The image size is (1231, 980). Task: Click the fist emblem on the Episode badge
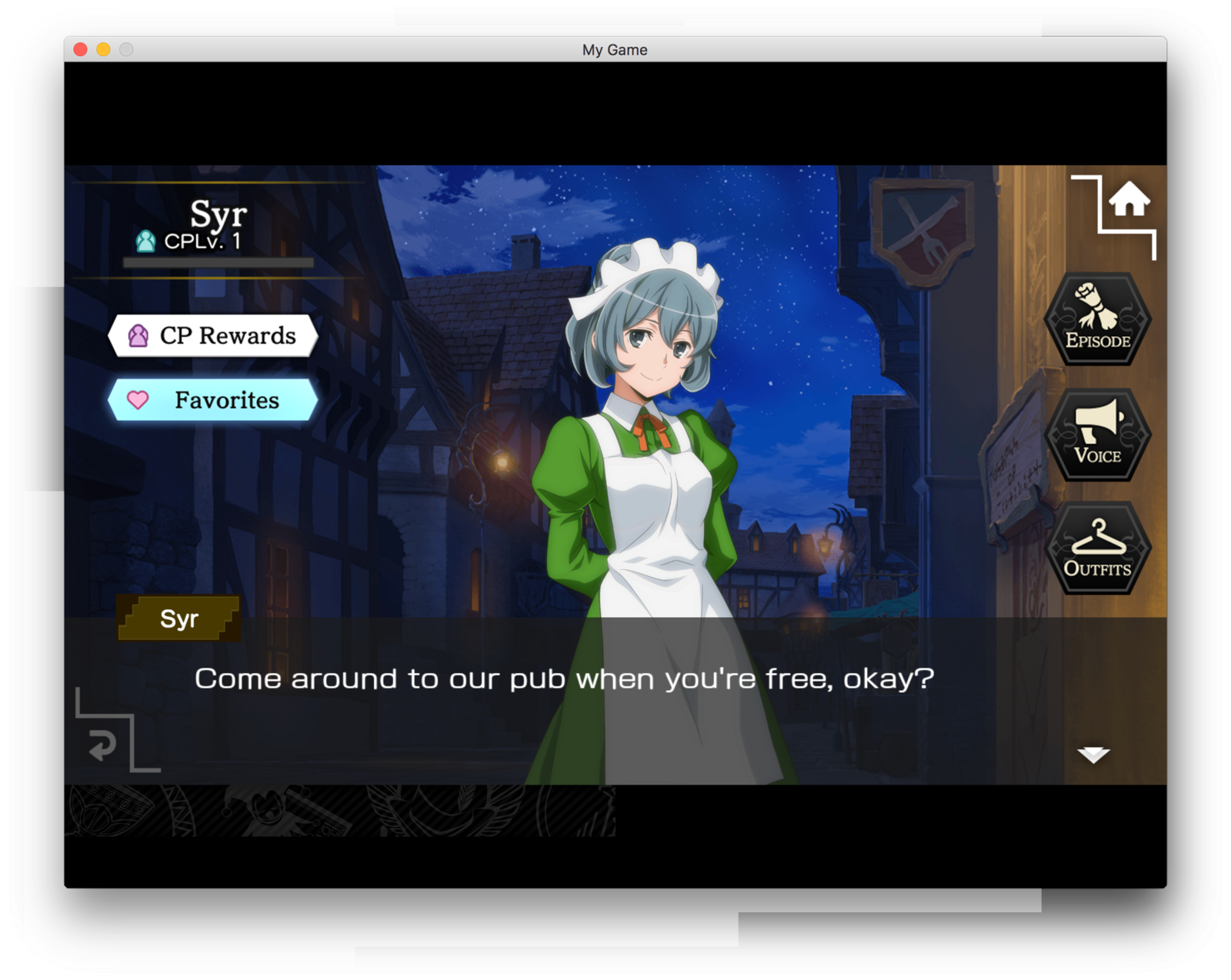pyautogui.click(x=1096, y=306)
